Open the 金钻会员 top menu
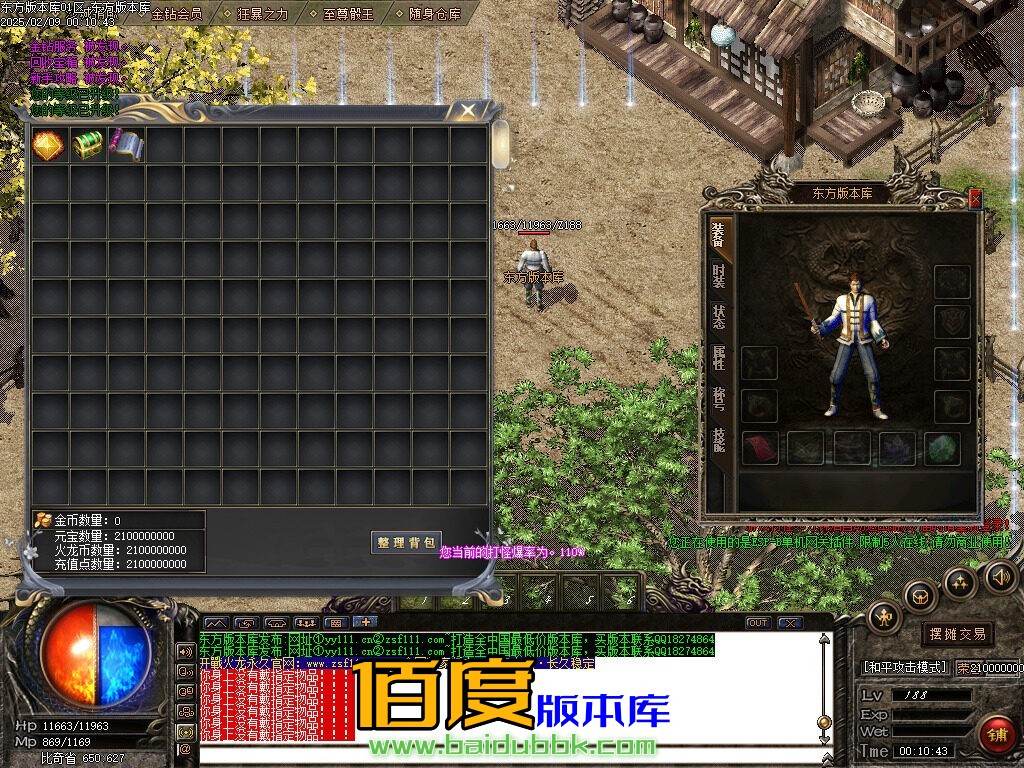 (x=176, y=14)
